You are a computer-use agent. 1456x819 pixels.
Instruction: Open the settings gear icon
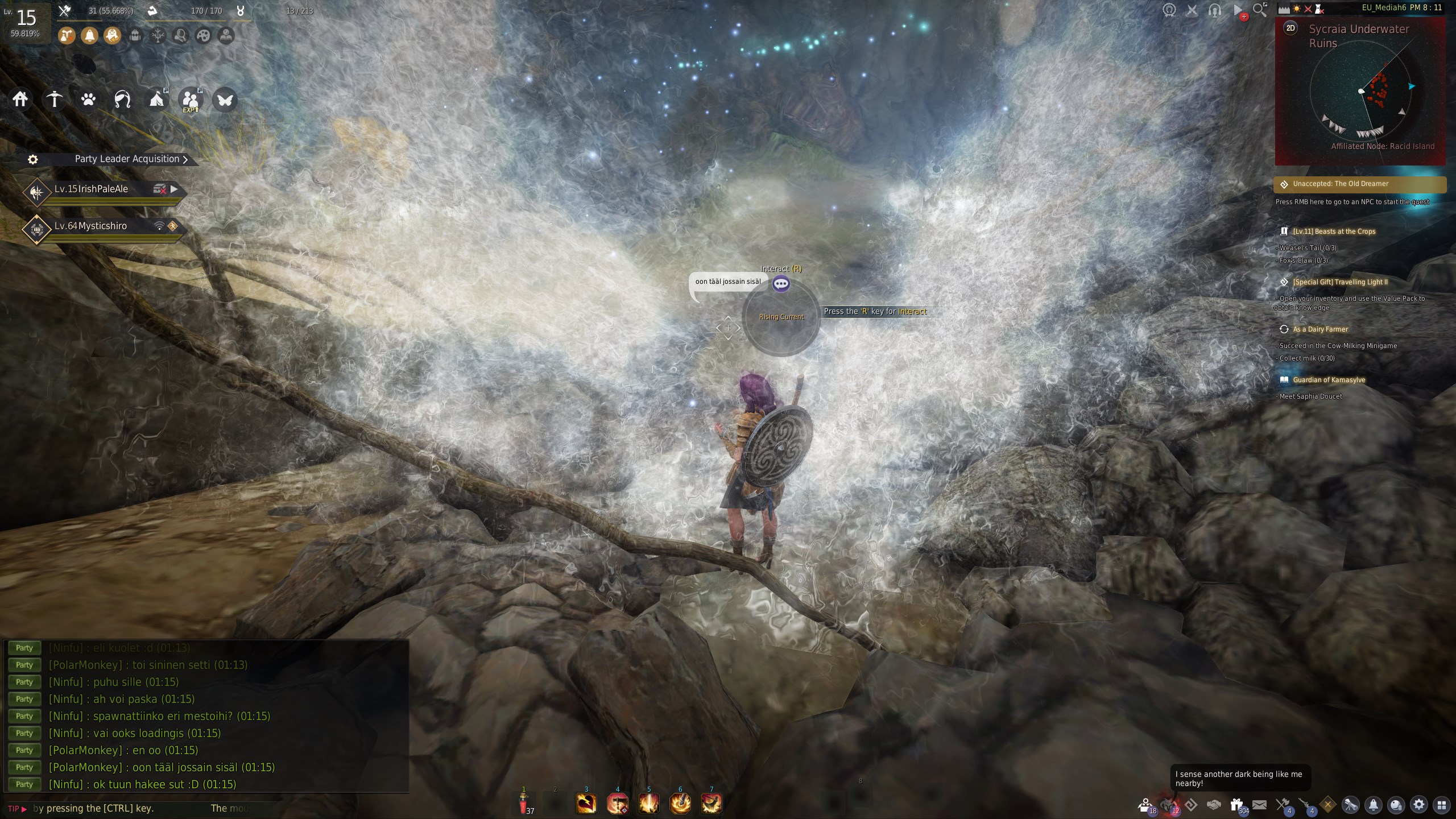coord(1419,805)
